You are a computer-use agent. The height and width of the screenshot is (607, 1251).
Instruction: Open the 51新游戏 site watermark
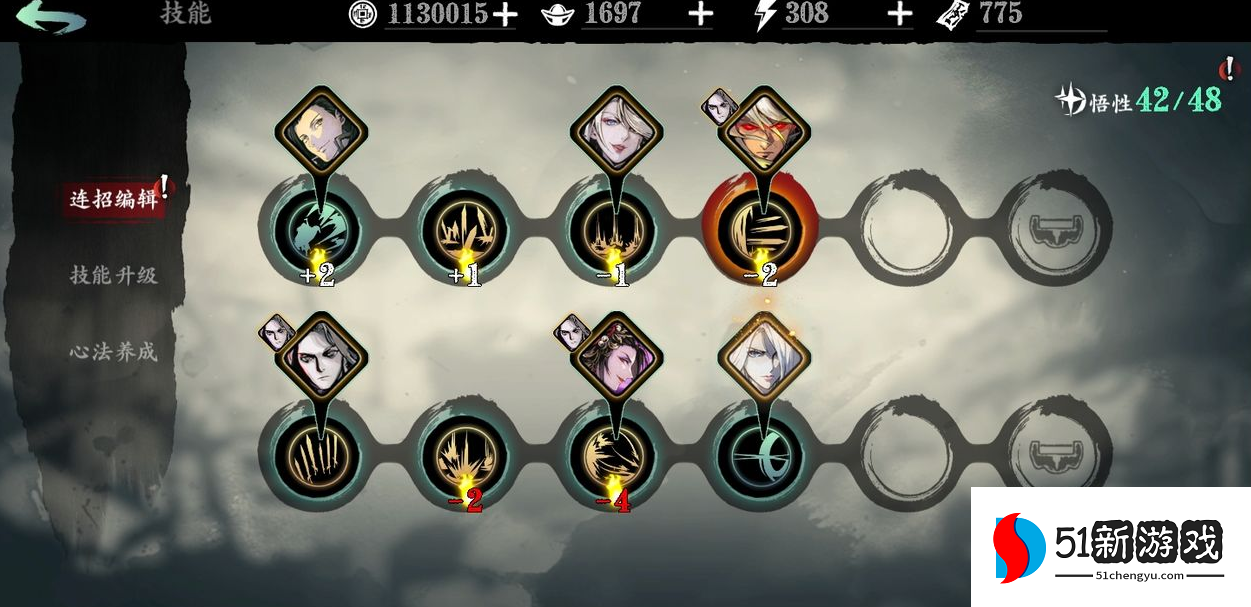pyautogui.click(x=1110, y=547)
